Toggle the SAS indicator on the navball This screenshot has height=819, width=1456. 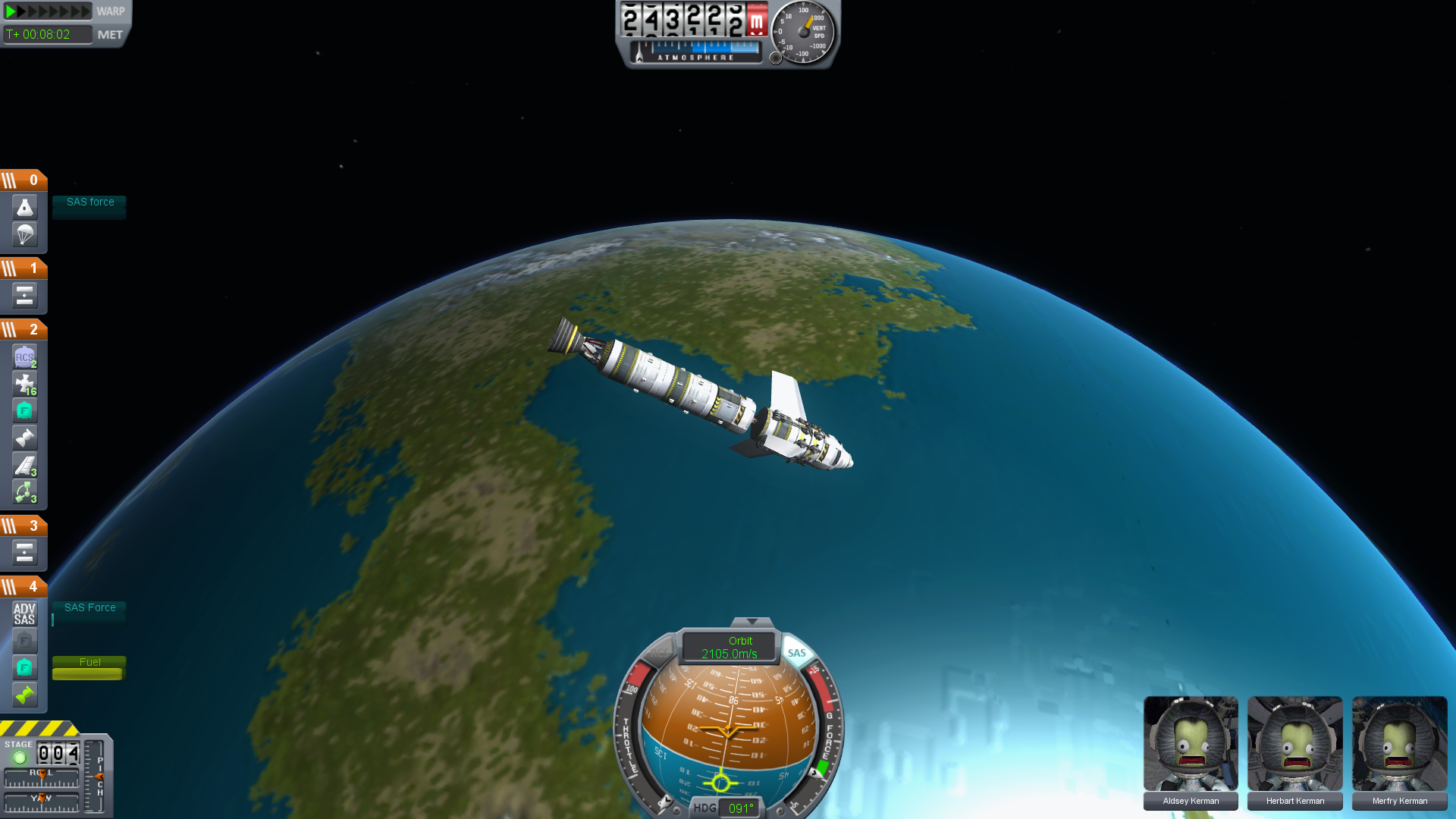click(796, 653)
